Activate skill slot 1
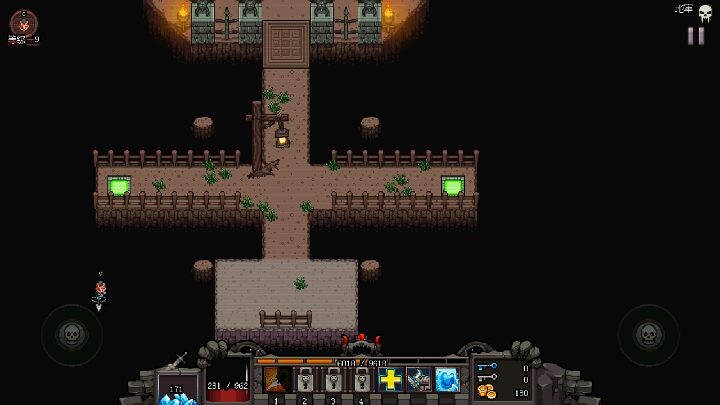The height and width of the screenshot is (405, 720). pos(276,380)
